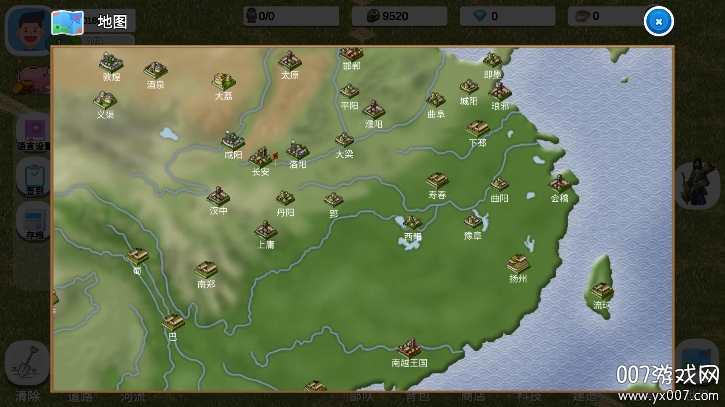
Task: Select 太原 city on the map
Action: [290, 61]
